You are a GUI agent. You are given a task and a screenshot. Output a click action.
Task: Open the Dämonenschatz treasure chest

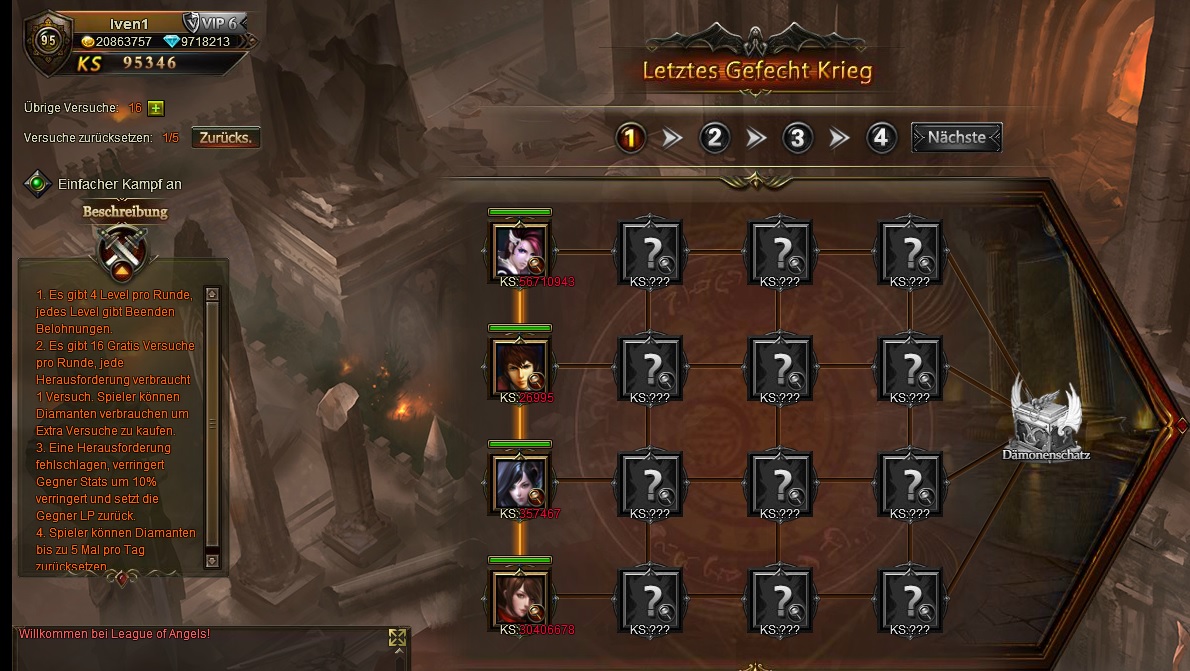pos(1045,415)
